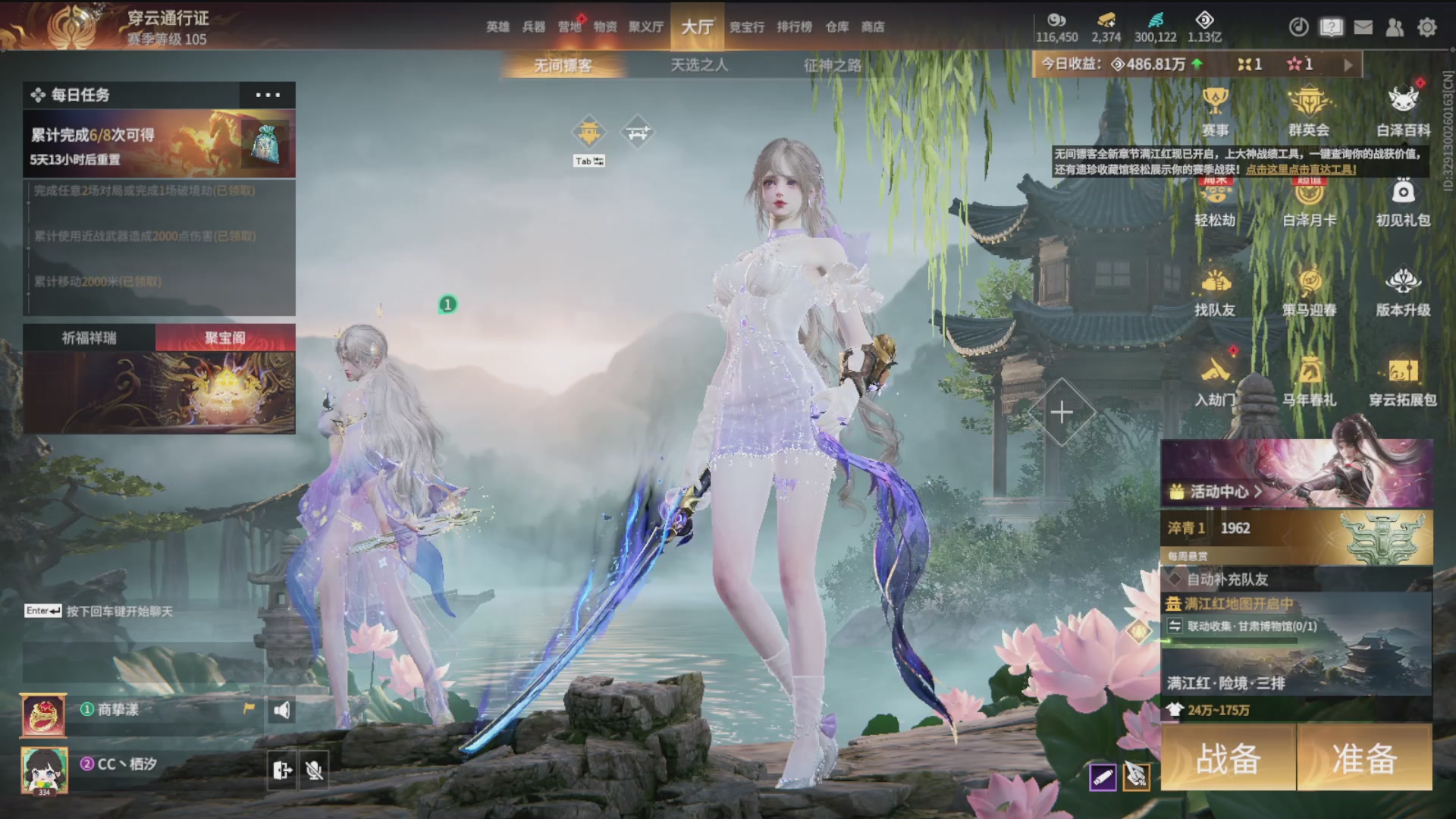Select the 天选之人 game mode tab
This screenshot has height=819, width=1456.
pyautogui.click(x=699, y=66)
